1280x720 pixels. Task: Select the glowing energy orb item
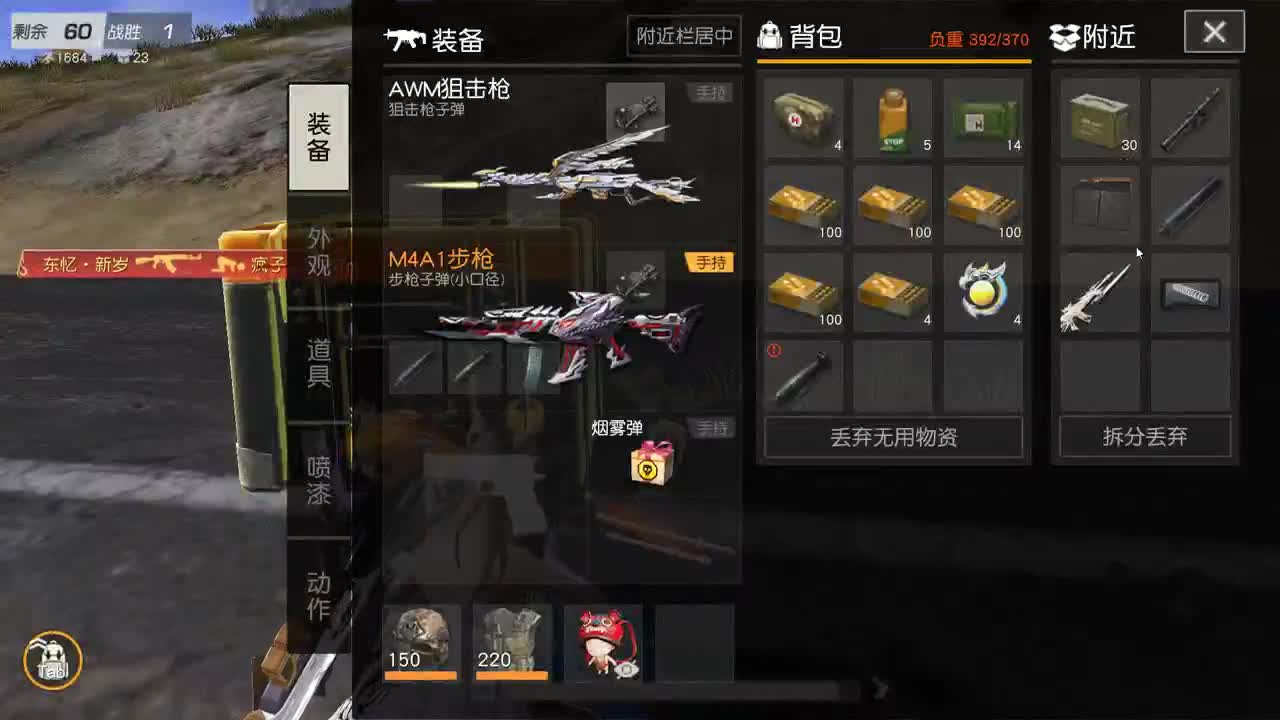[x=982, y=291]
